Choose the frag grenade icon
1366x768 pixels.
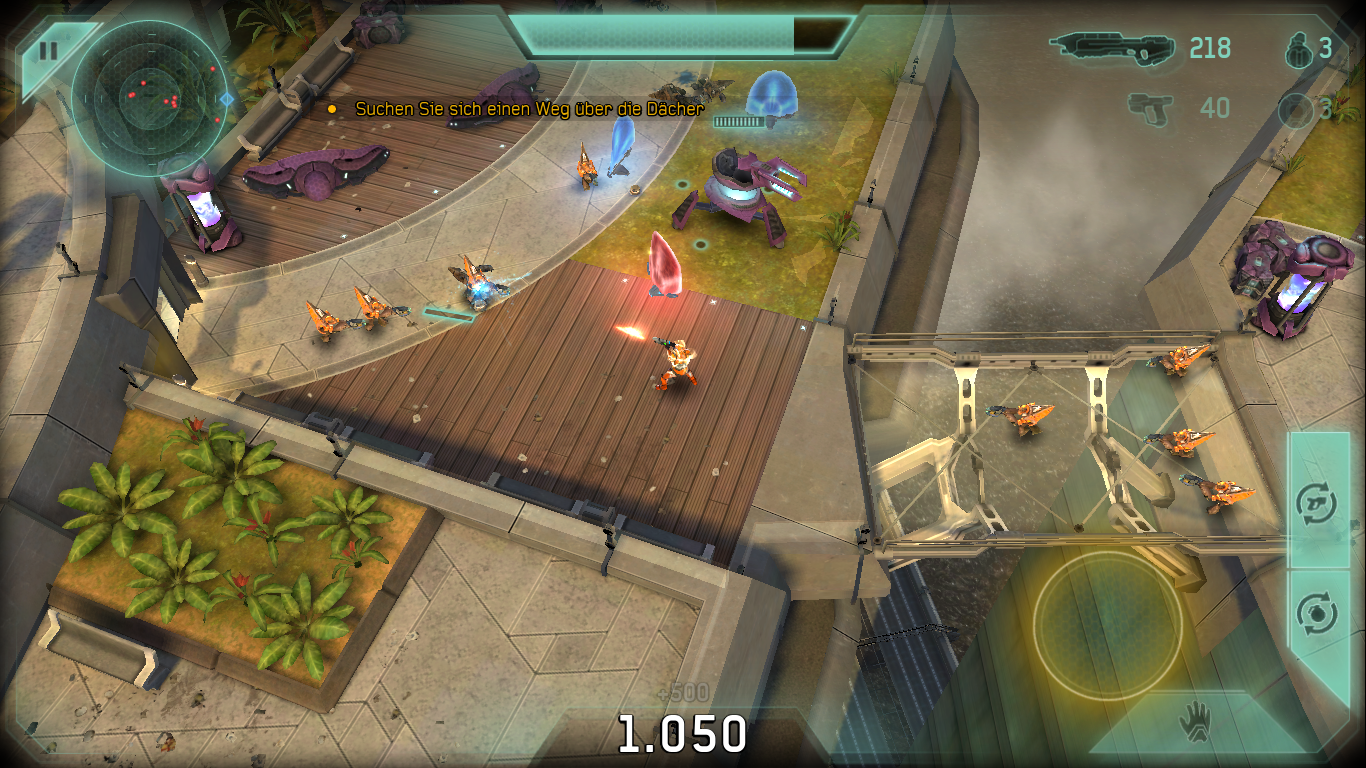pos(1297,49)
